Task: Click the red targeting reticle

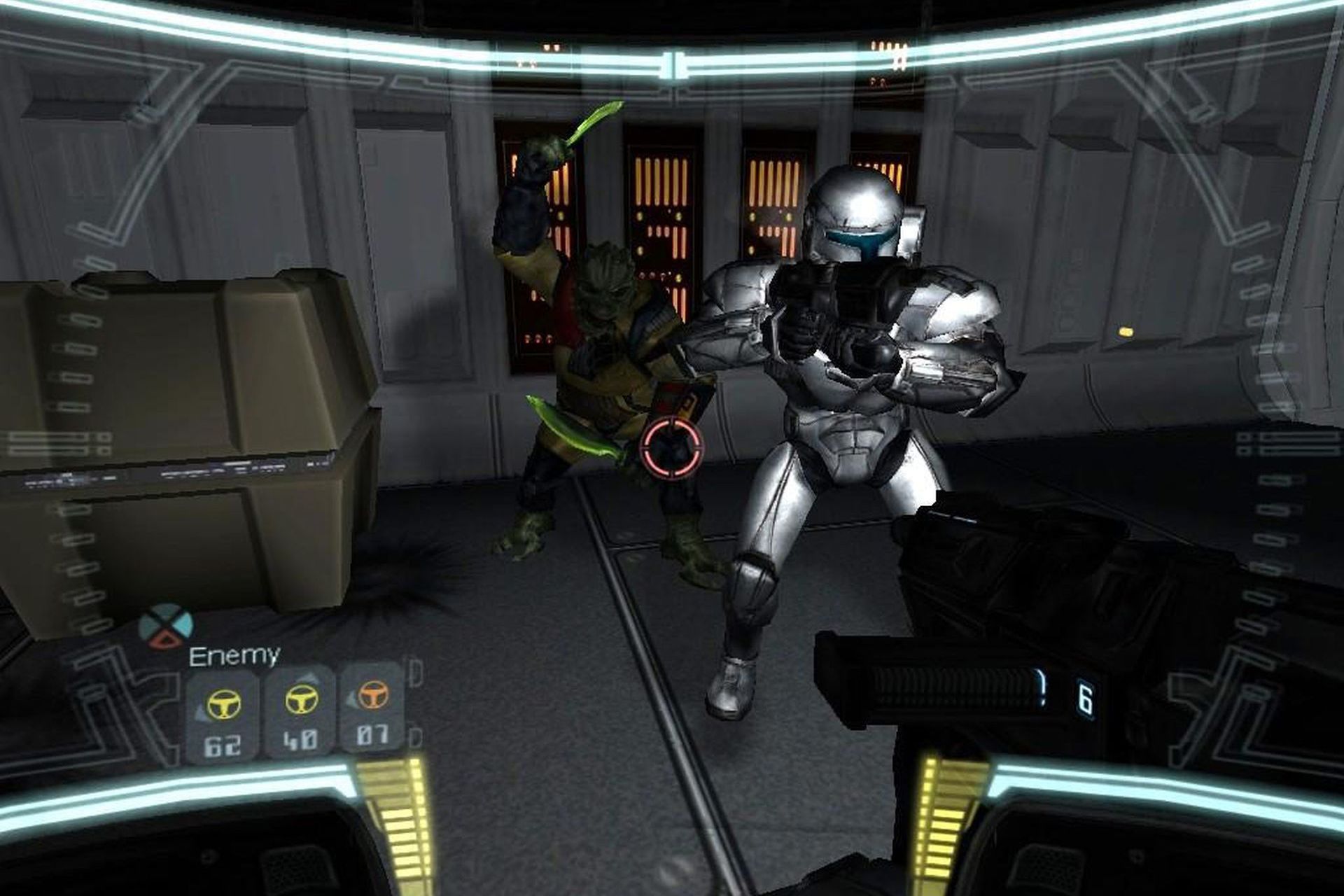Action: [671, 447]
